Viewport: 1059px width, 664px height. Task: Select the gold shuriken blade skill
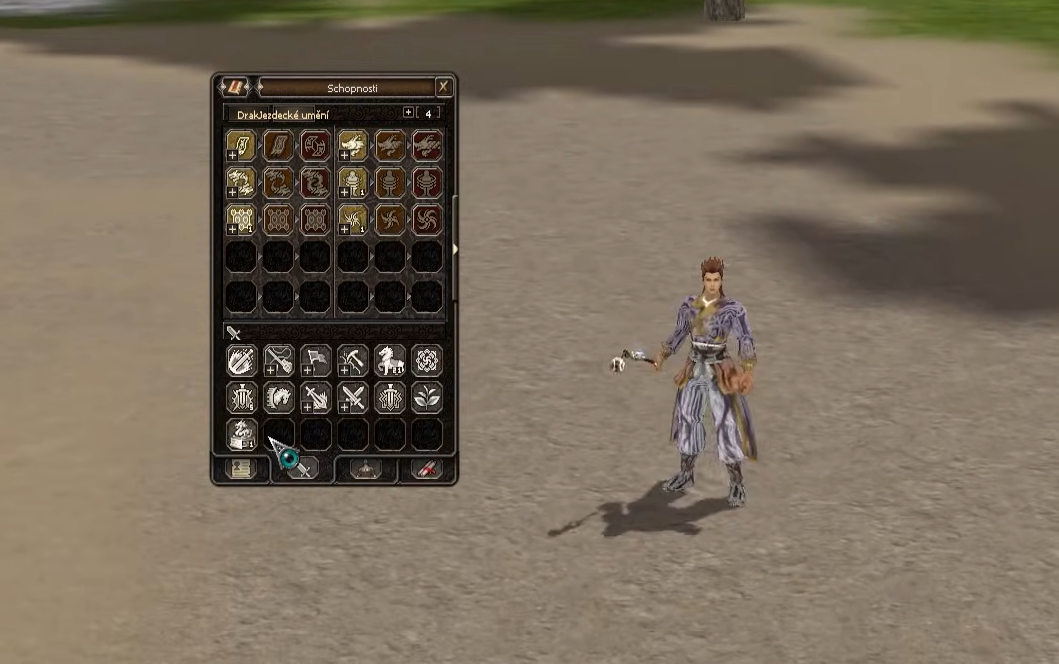pos(353,219)
